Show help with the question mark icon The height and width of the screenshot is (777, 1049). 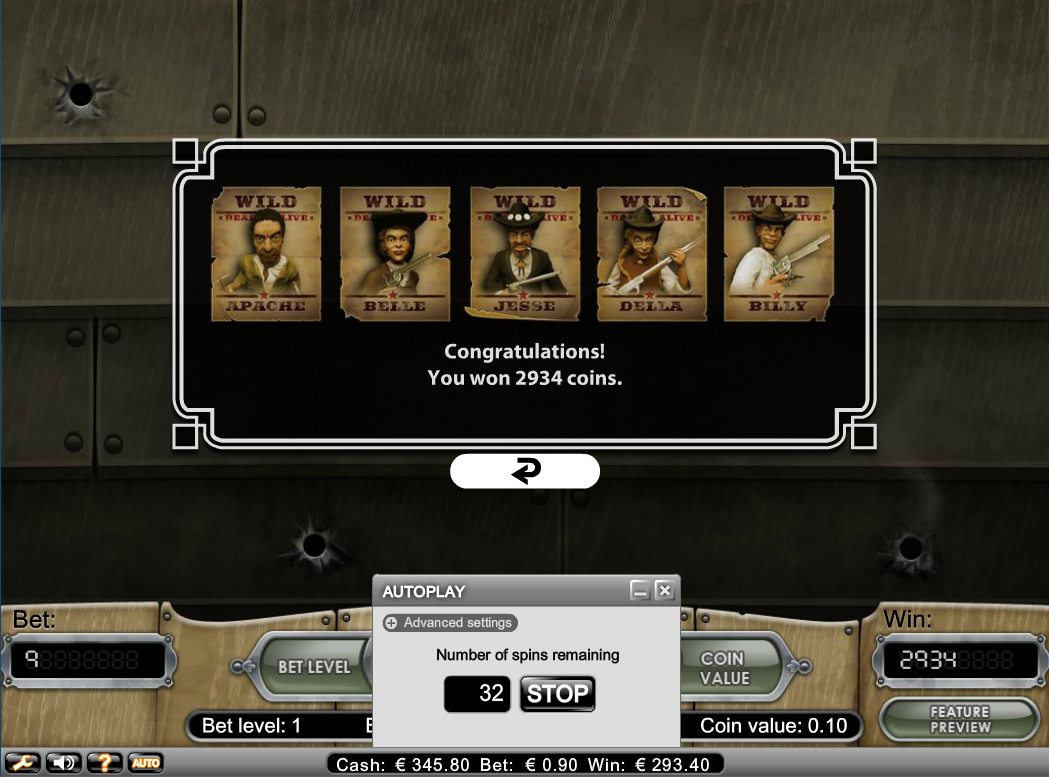105,763
